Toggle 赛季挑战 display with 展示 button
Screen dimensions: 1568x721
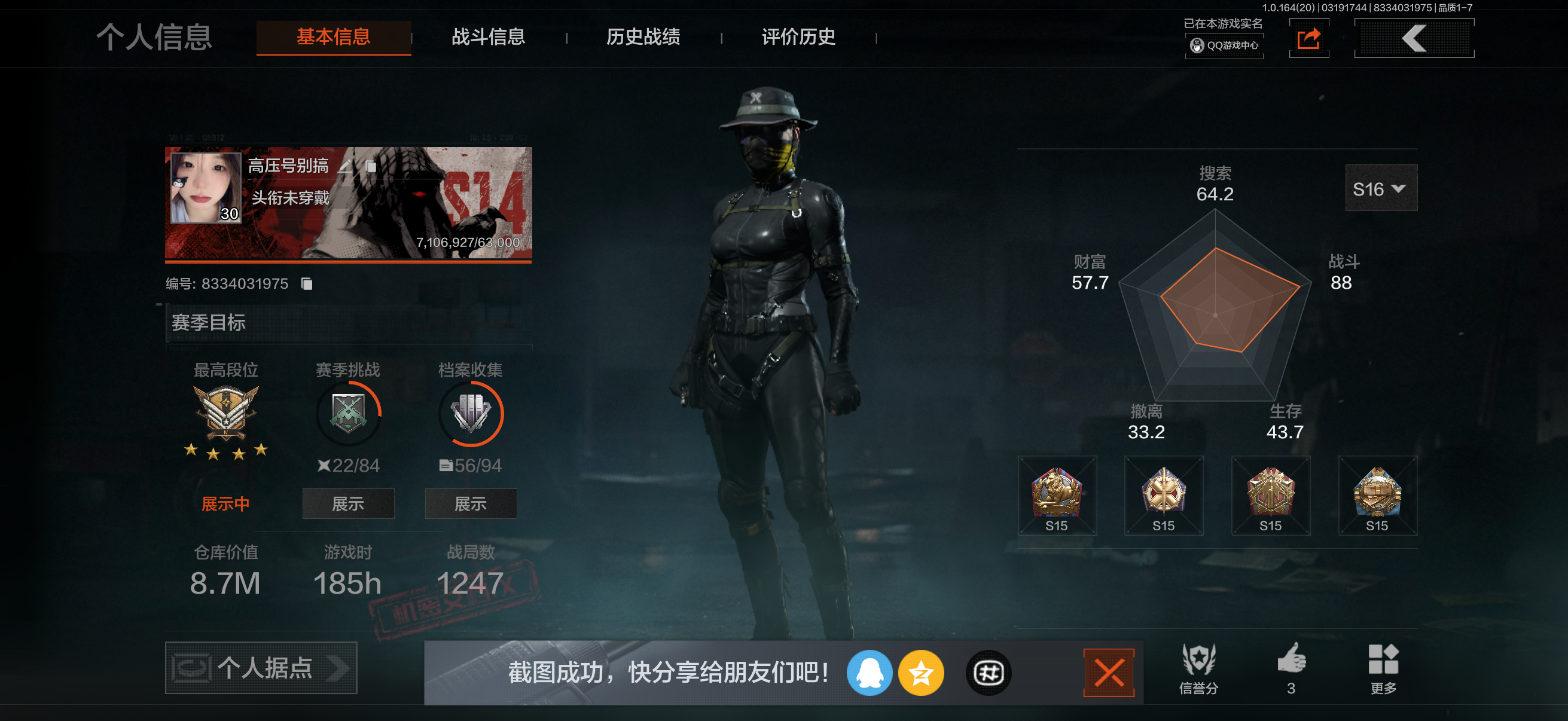pos(348,504)
